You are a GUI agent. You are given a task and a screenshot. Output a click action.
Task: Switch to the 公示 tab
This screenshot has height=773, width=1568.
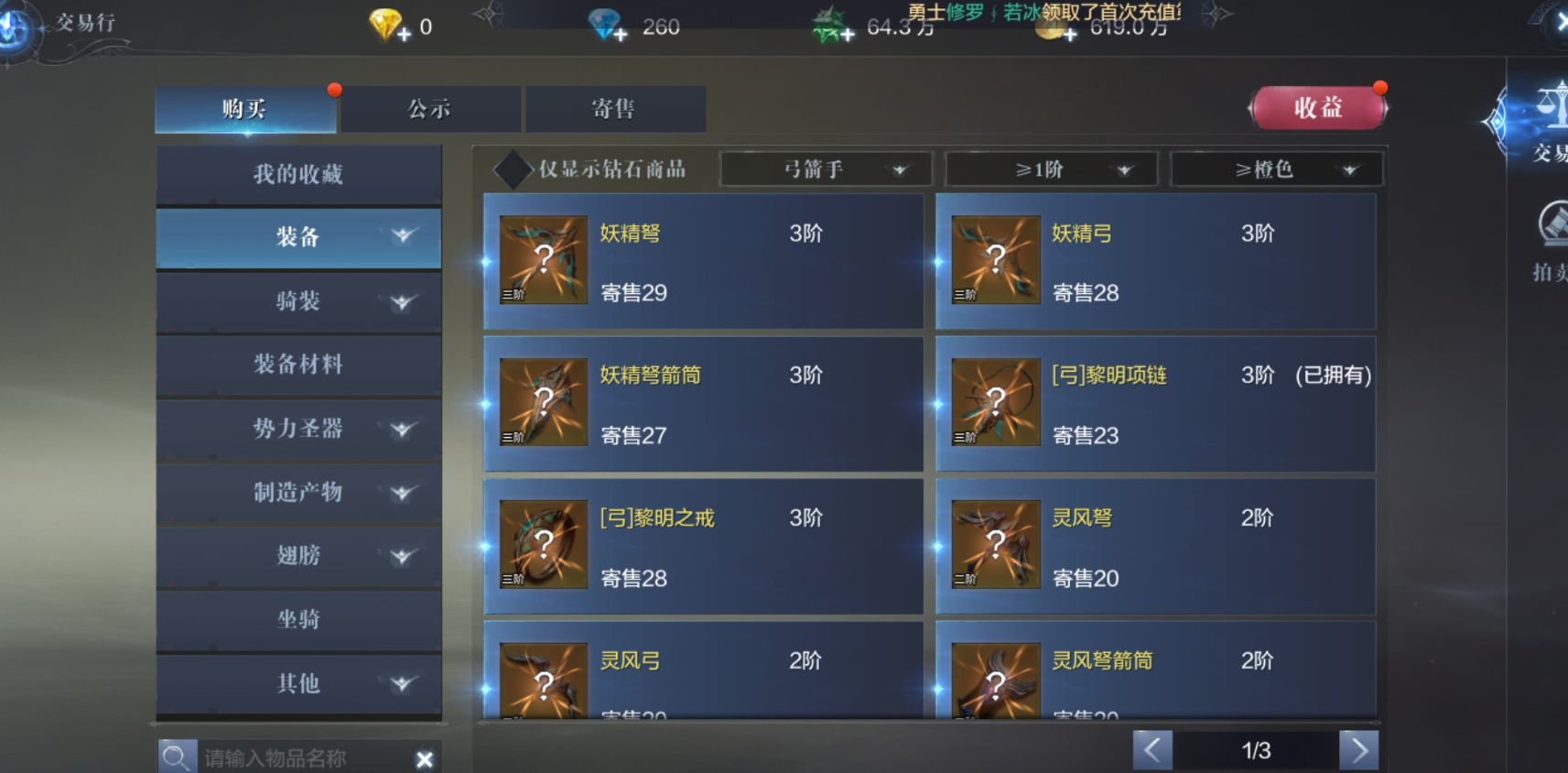[x=430, y=108]
